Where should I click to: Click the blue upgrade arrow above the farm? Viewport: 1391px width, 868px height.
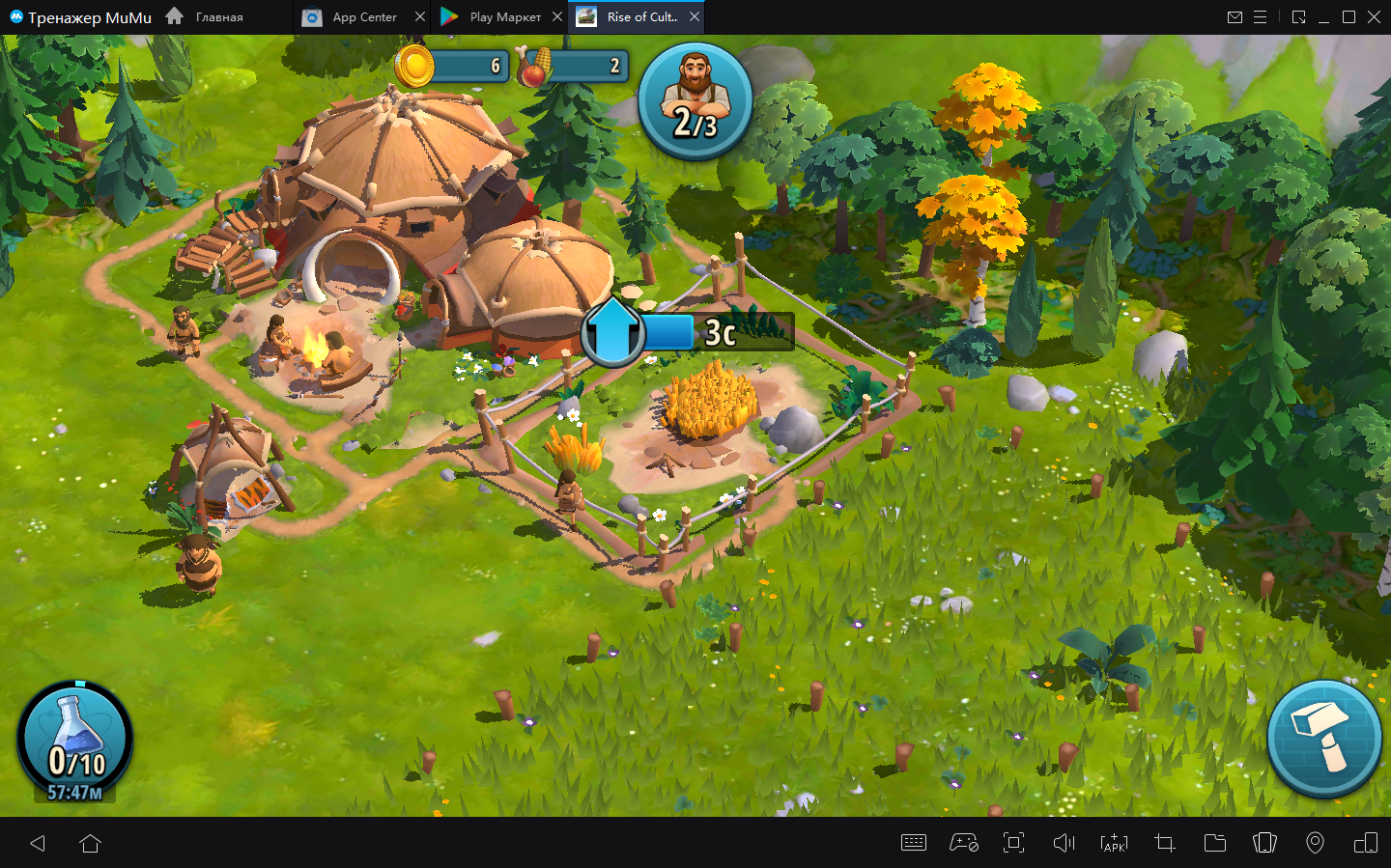coord(612,332)
